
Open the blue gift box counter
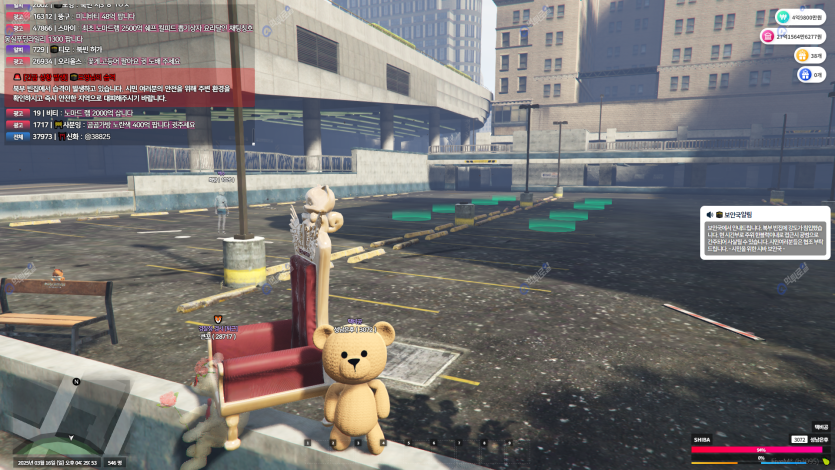(804, 74)
